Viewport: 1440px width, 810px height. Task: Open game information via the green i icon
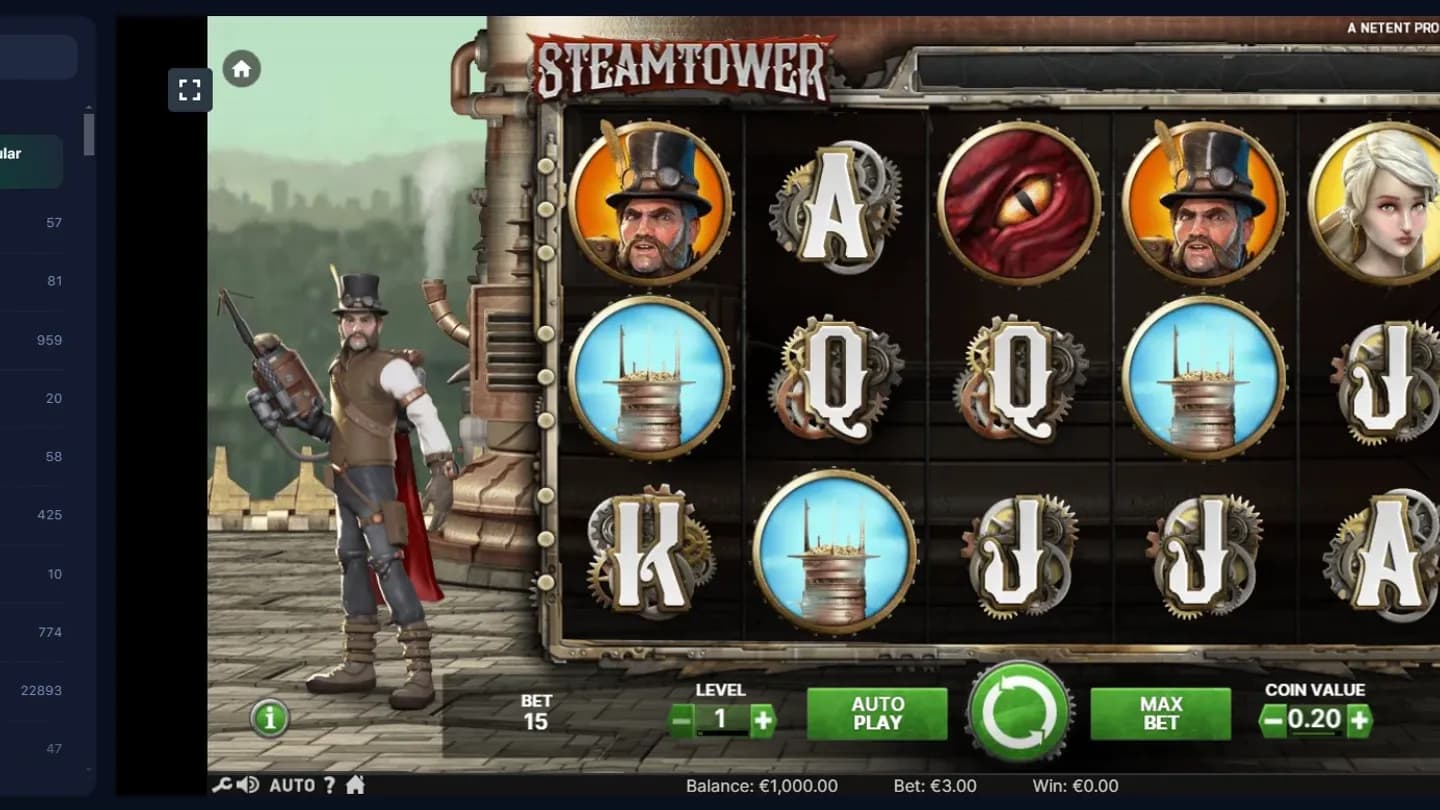pos(268,719)
